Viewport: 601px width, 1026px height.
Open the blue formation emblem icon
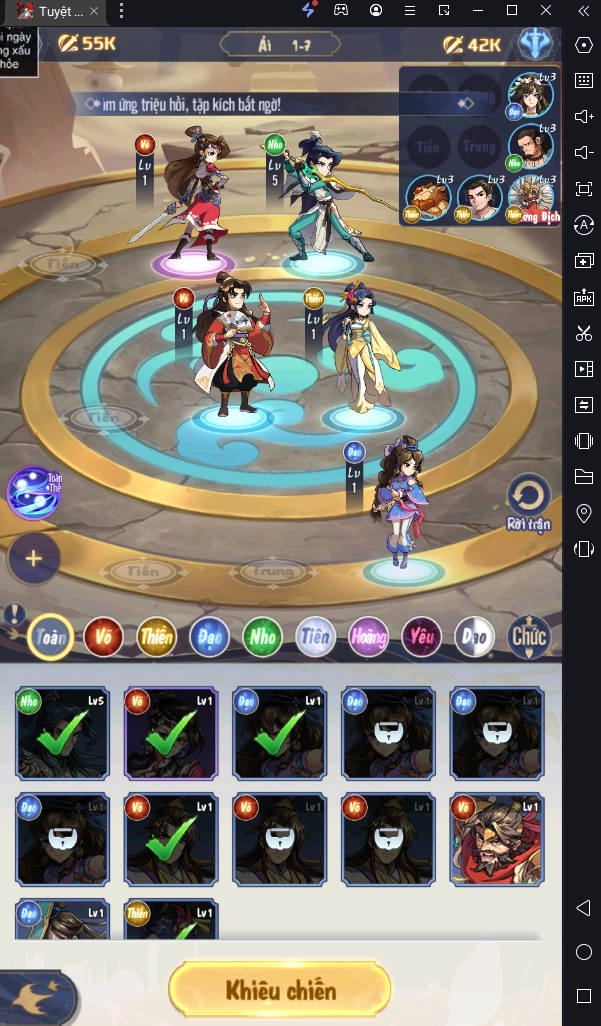(536, 45)
